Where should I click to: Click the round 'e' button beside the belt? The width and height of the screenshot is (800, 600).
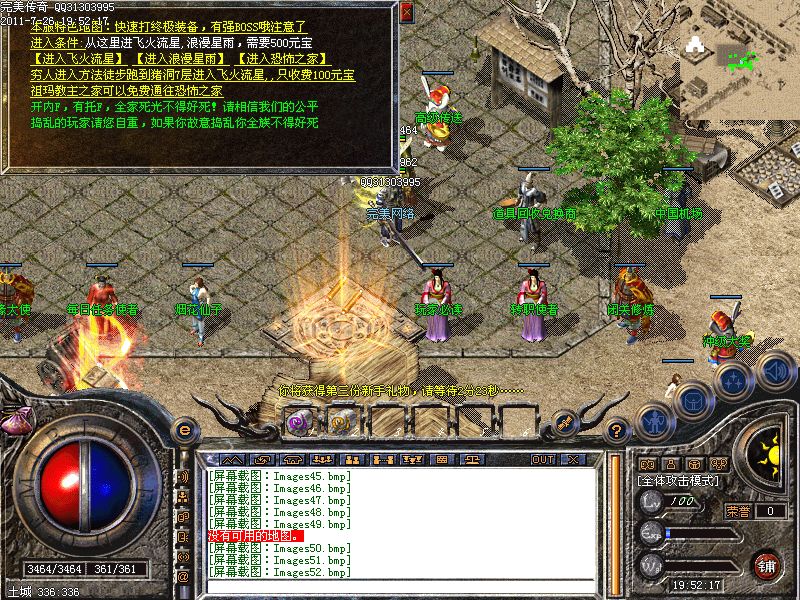[x=184, y=430]
